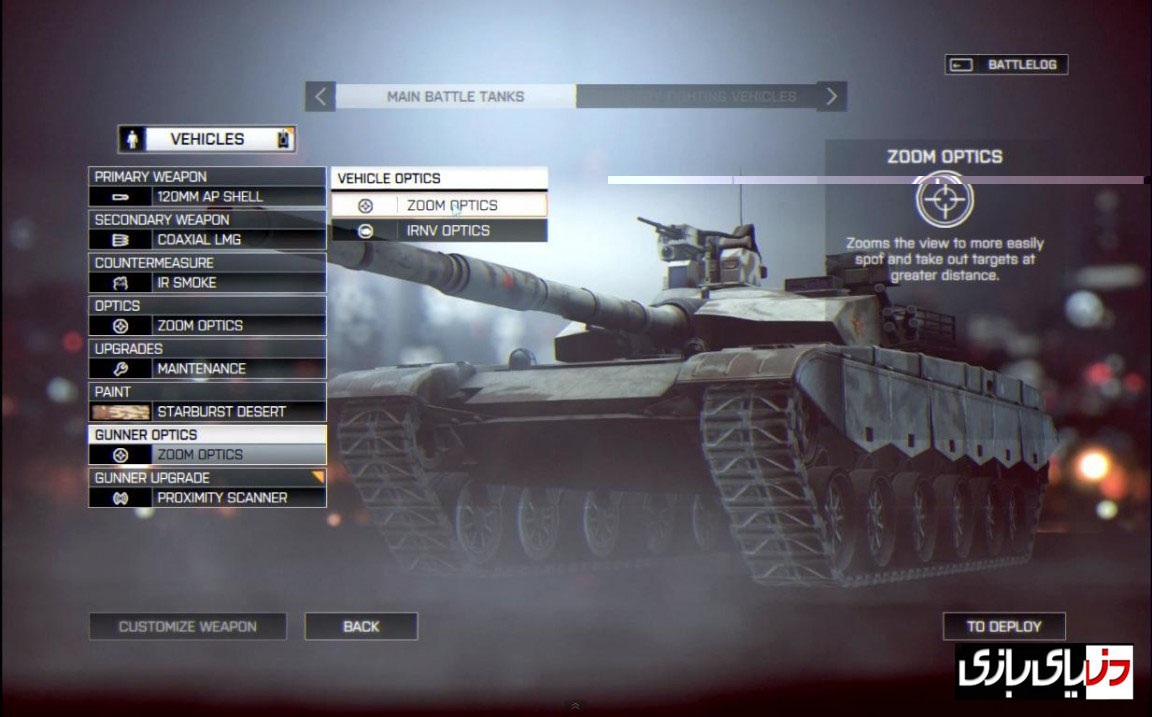Viewport: 1152px width, 717px height.
Task: Open the Proximity Scanner gunner upgrade
Action: click(x=207, y=498)
